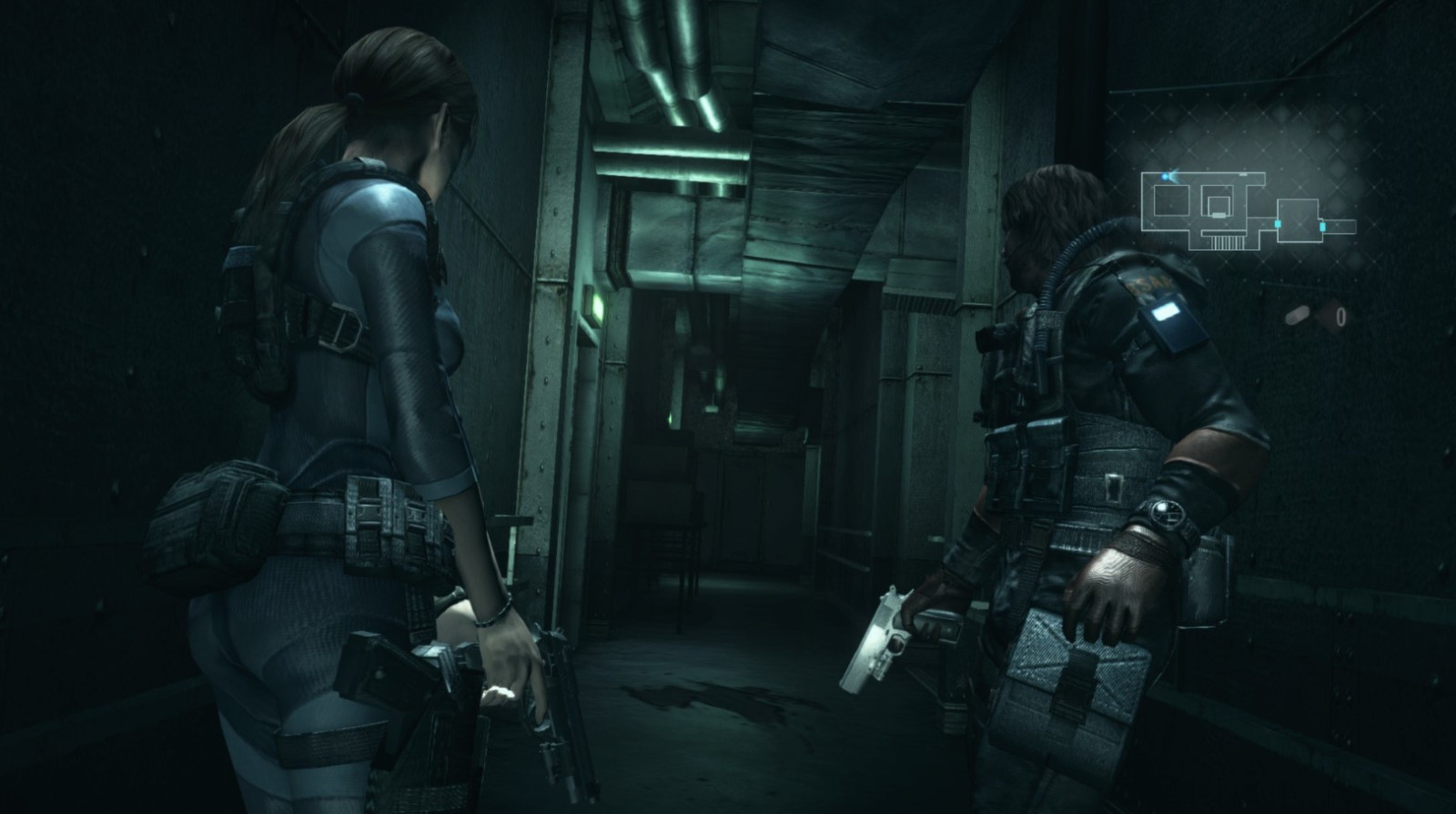Open the ship corridor minimap
Viewport: 1456px width, 814px height.
[x=1247, y=208]
